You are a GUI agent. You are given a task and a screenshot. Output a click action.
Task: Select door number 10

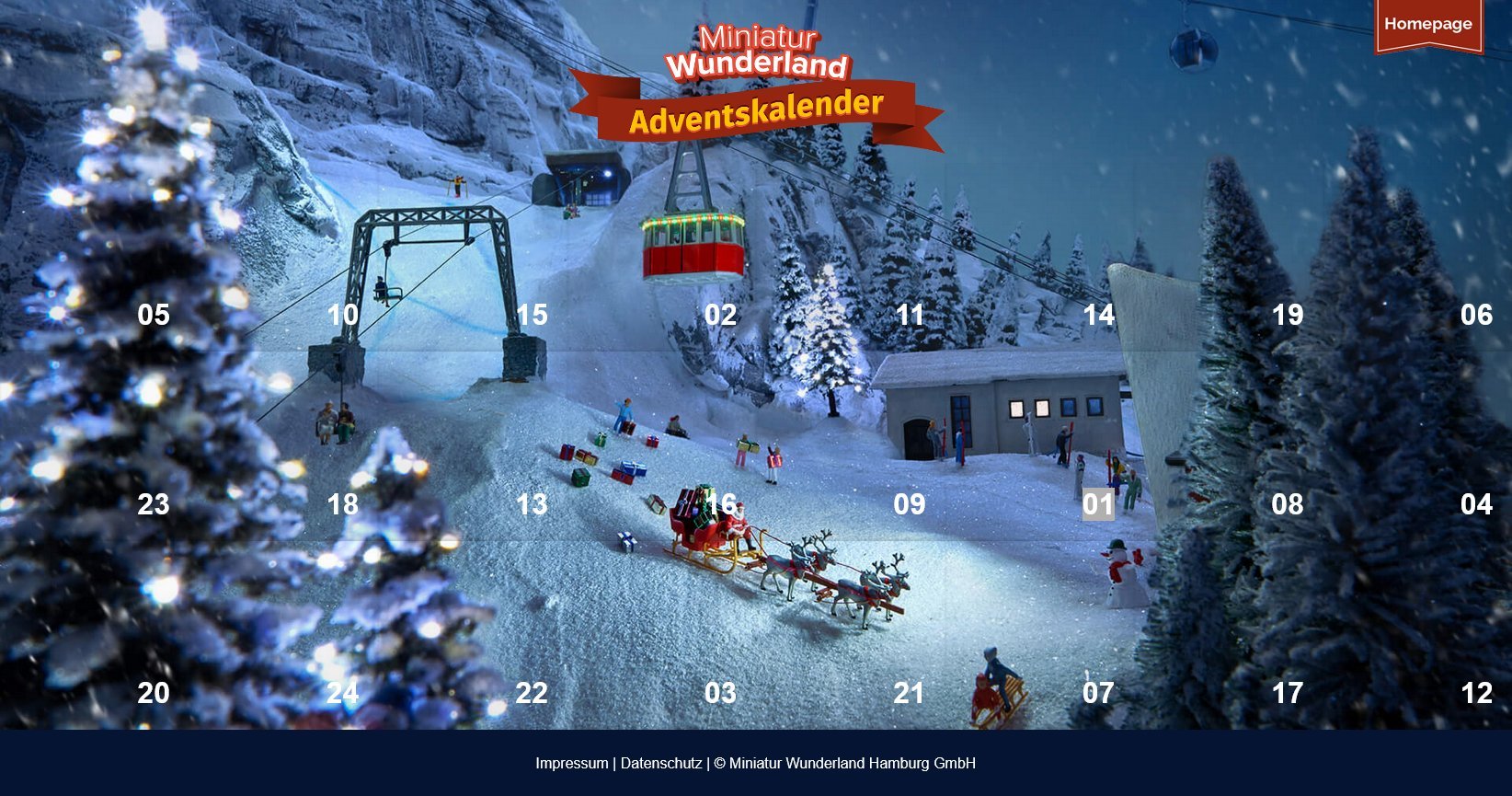click(343, 316)
